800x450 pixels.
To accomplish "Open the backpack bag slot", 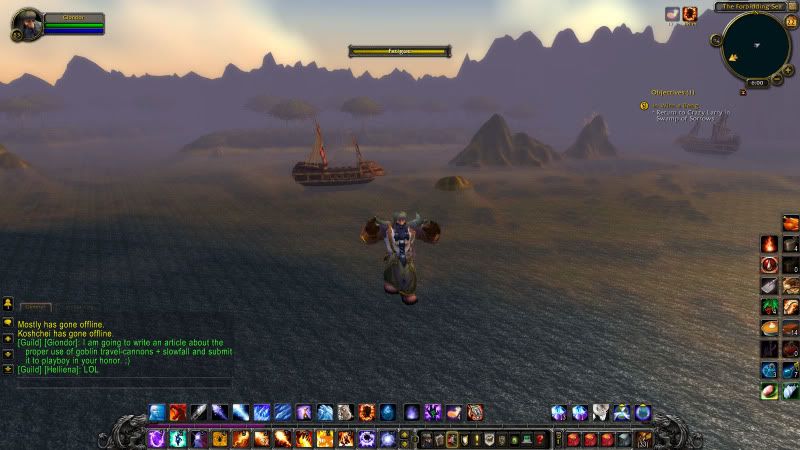I will (x=641, y=439).
